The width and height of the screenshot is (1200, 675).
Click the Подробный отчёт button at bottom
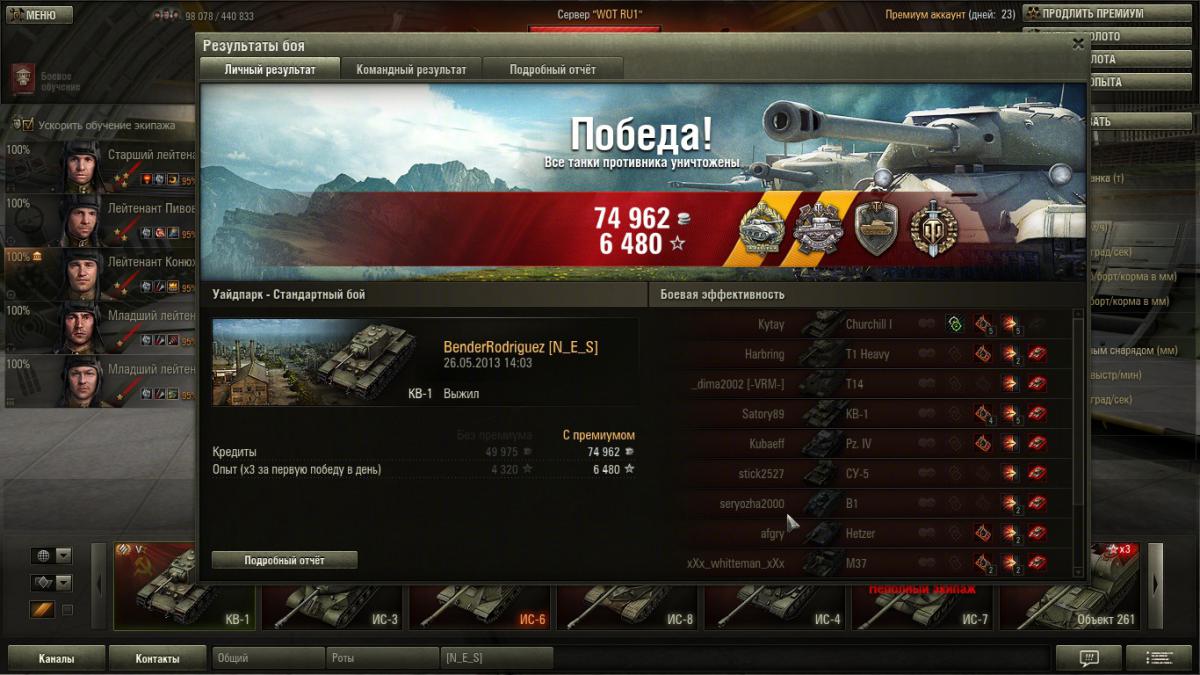click(284, 560)
